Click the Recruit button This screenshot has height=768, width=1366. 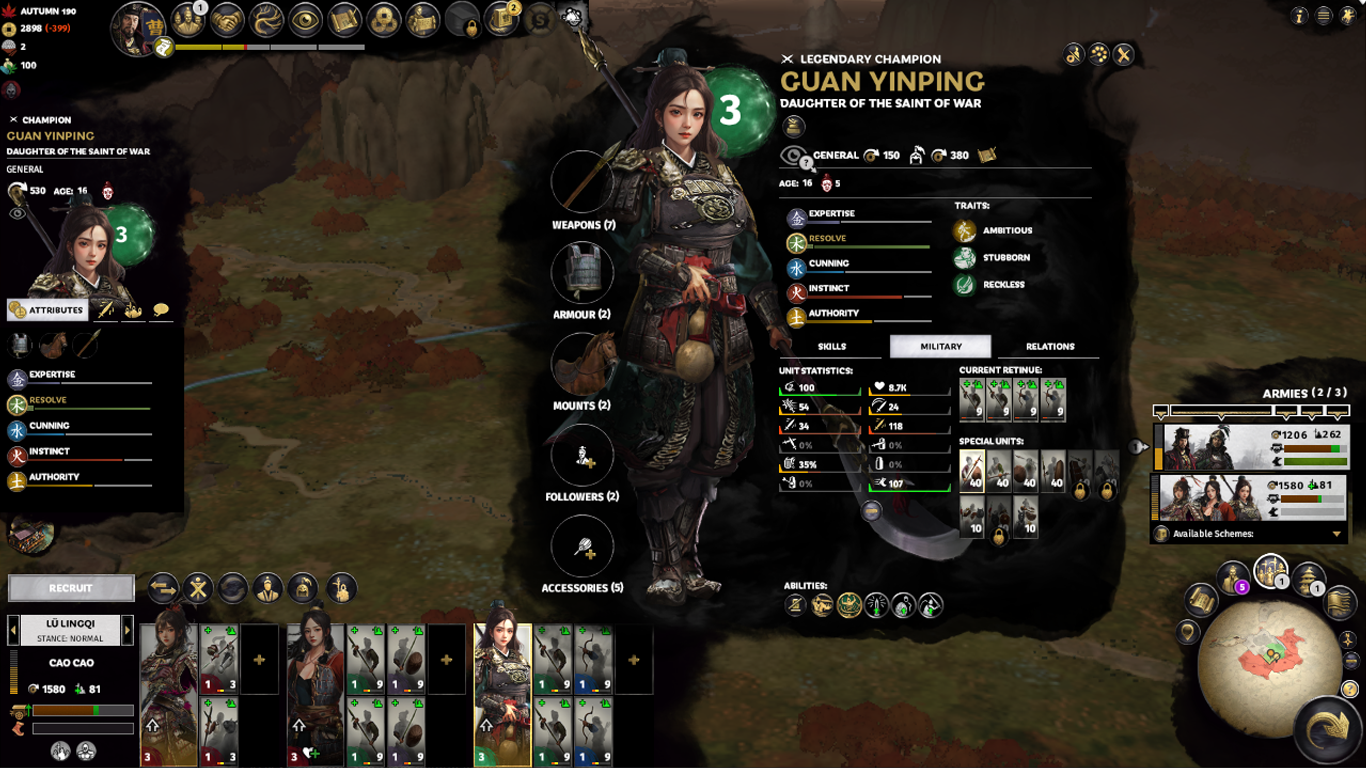[71, 588]
